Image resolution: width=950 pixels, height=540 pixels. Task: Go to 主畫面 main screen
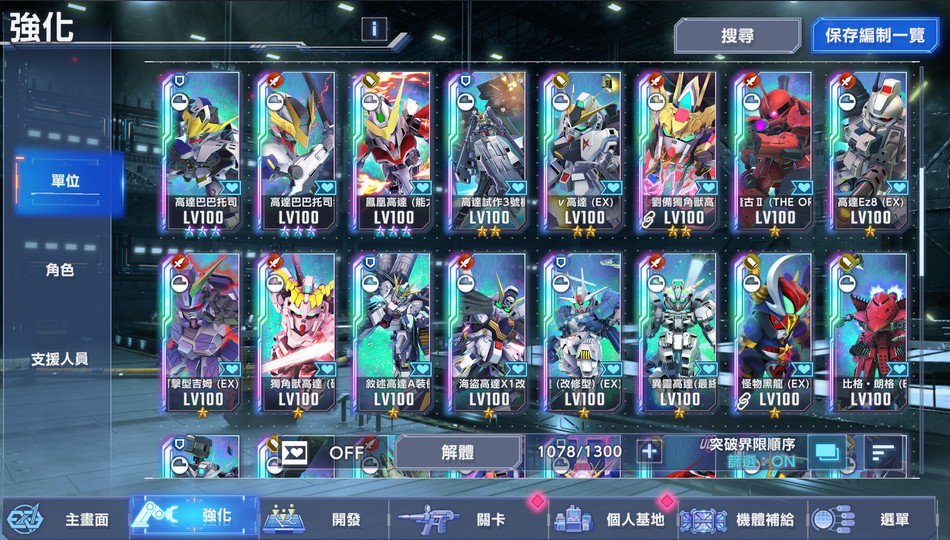point(65,519)
